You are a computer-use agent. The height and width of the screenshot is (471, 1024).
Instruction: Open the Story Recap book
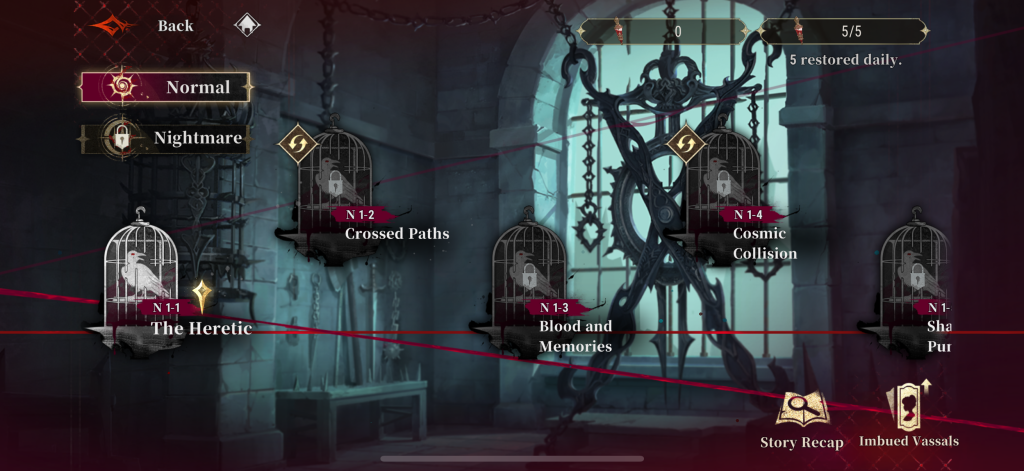point(802,419)
